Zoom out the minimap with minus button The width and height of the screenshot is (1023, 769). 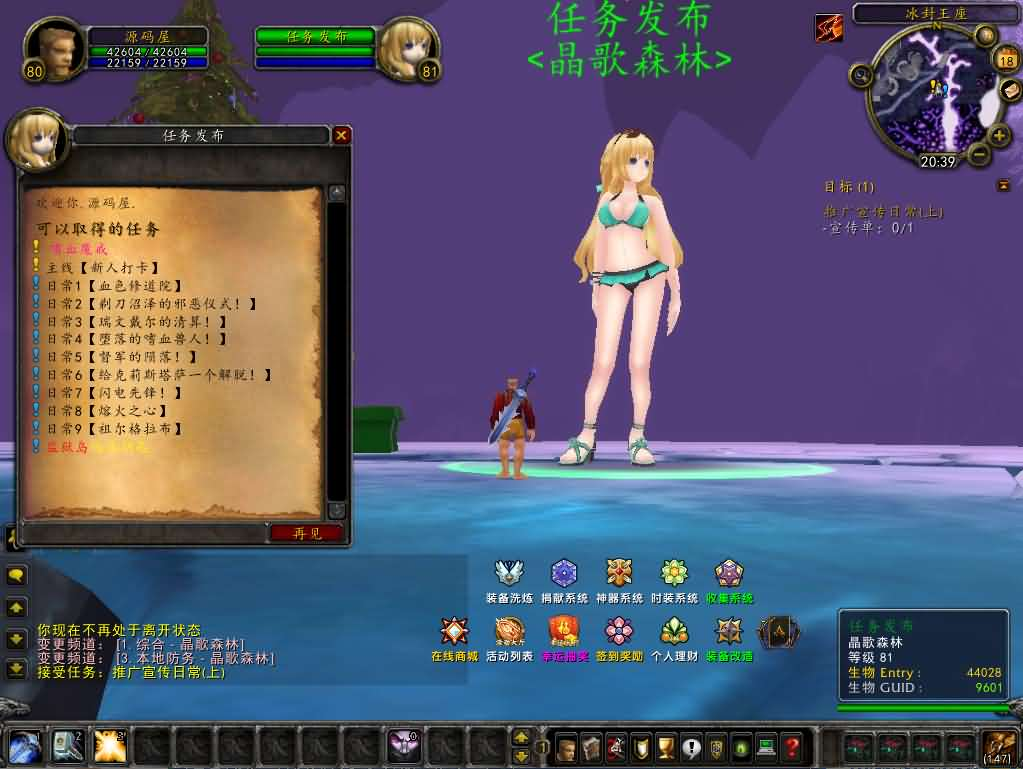click(x=979, y=154)
